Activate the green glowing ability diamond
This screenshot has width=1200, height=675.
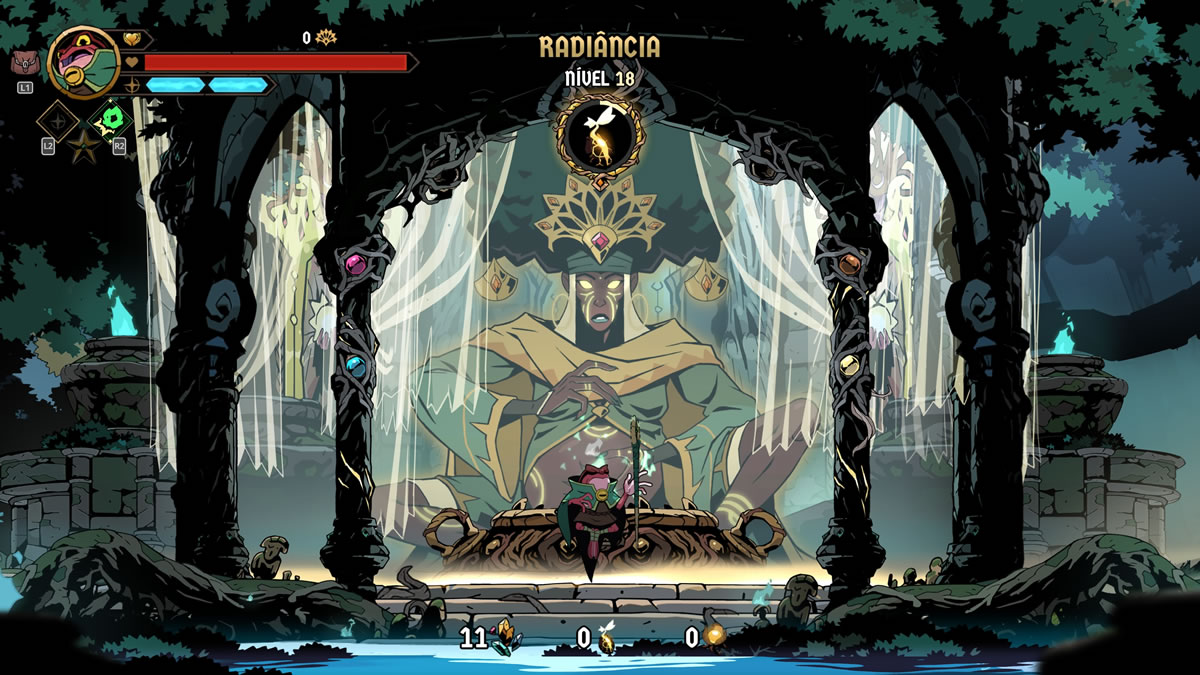point(111,121)
